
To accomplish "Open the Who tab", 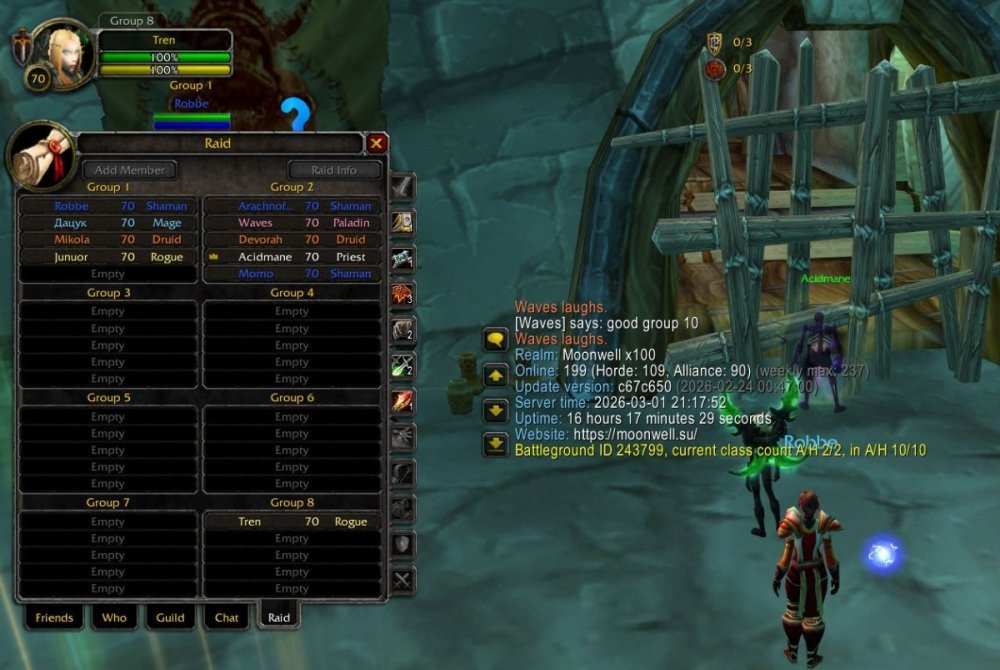I will (x=114, y=618).
